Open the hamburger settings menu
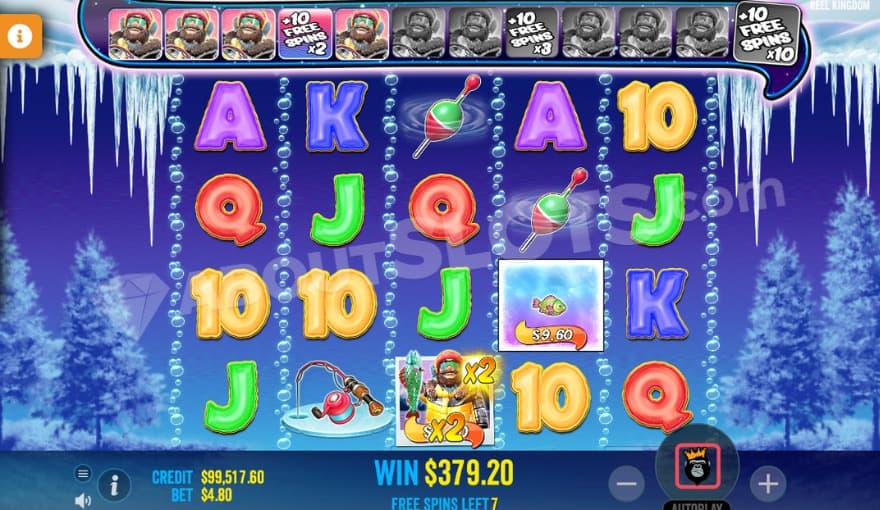Image resolution: width=880 pixels, height=510 pixels. 83,473
